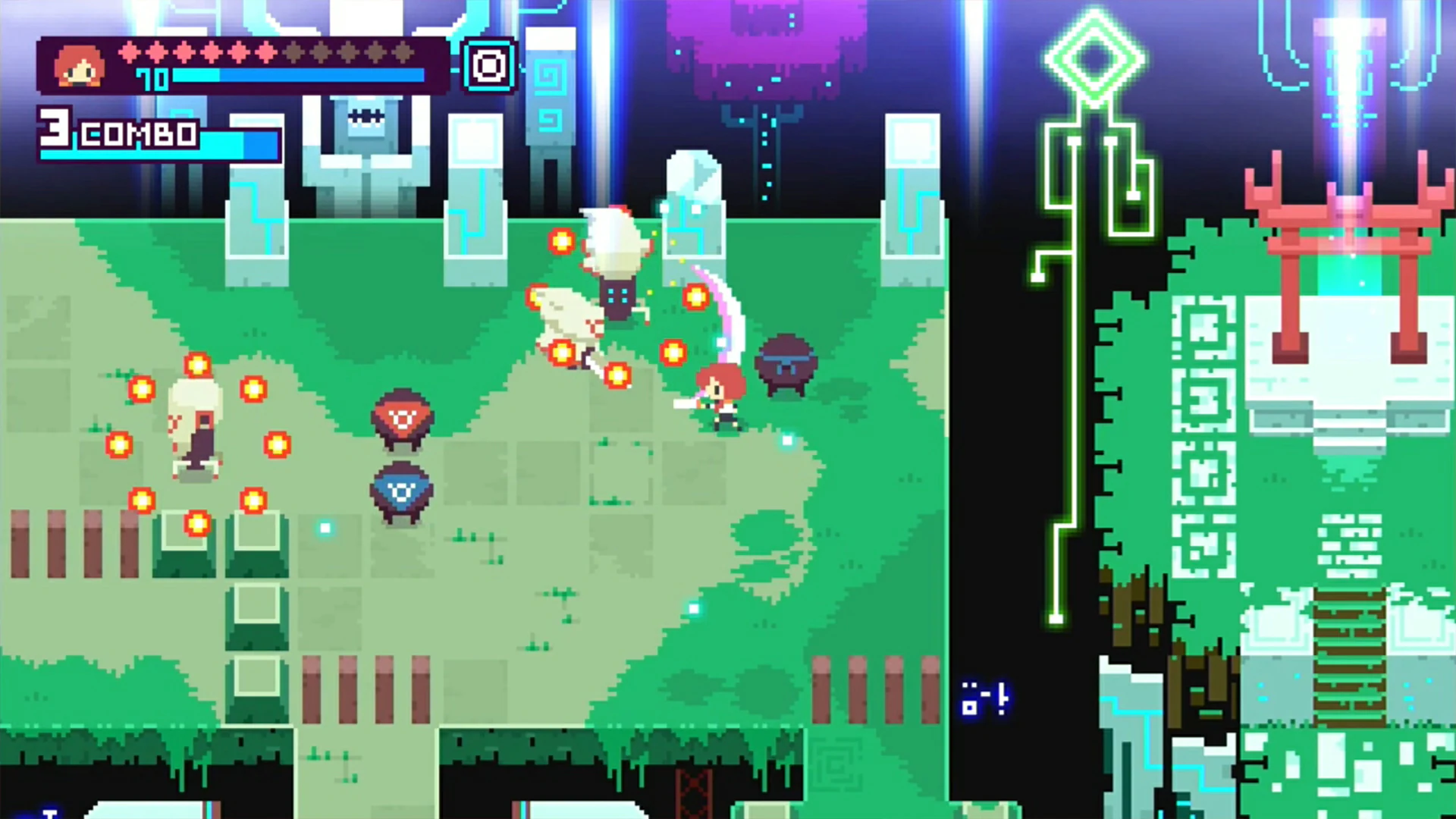
Task: Click the 70 score readout
Action: [x=152, y=79]
